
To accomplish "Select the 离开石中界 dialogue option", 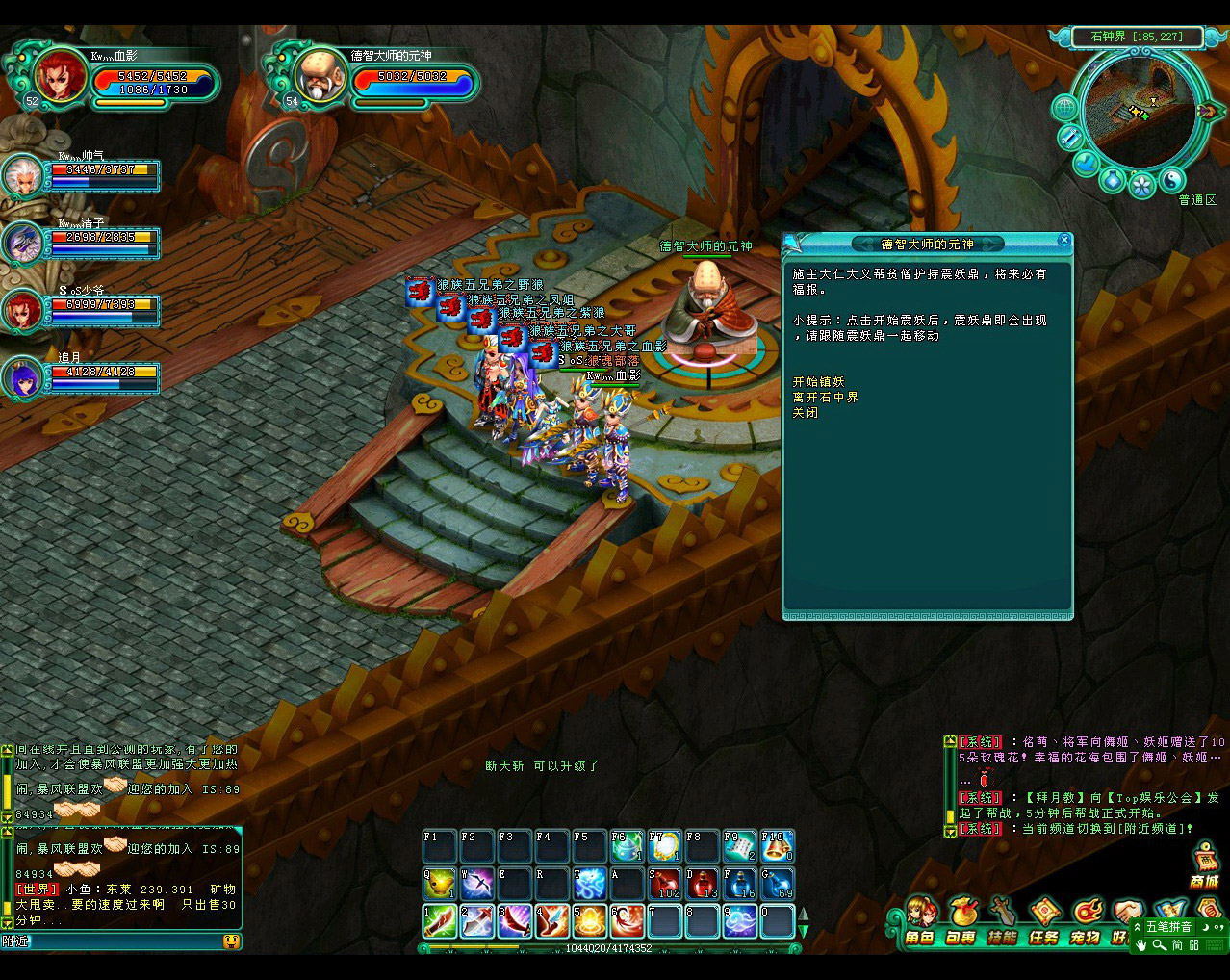I will [x=825, y=398].
